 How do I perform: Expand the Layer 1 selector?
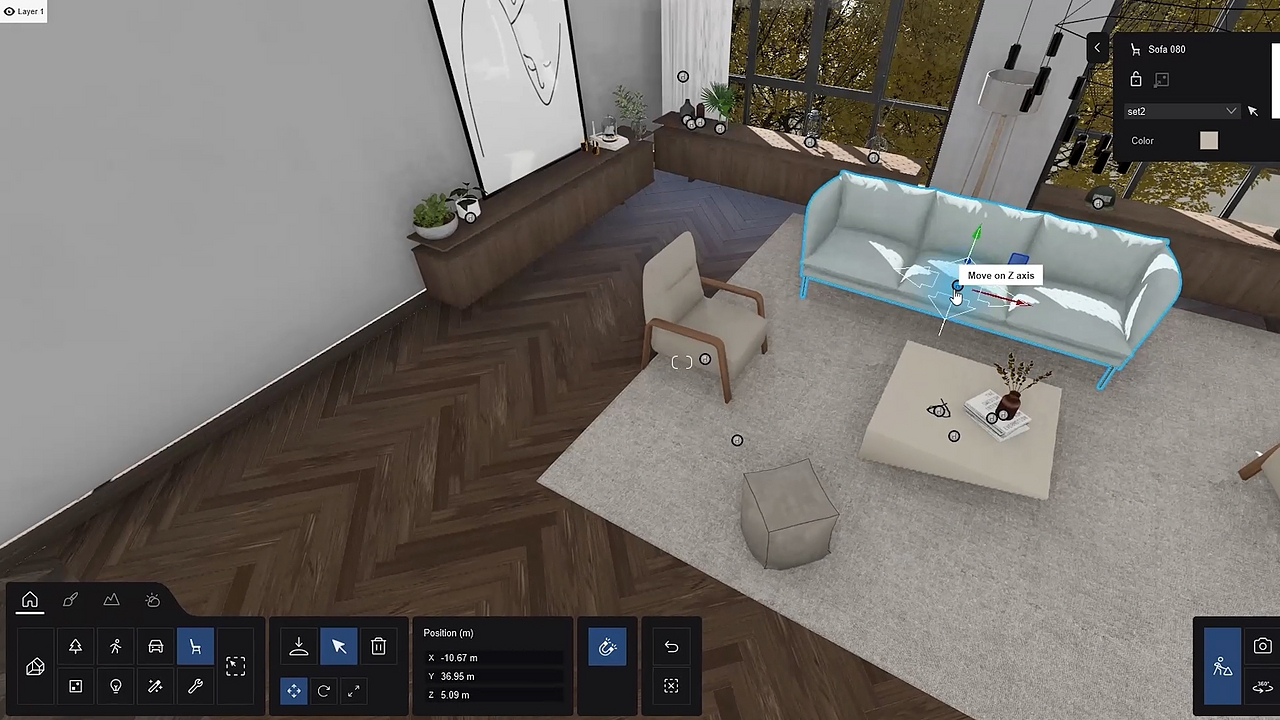(x=25, y=11)
